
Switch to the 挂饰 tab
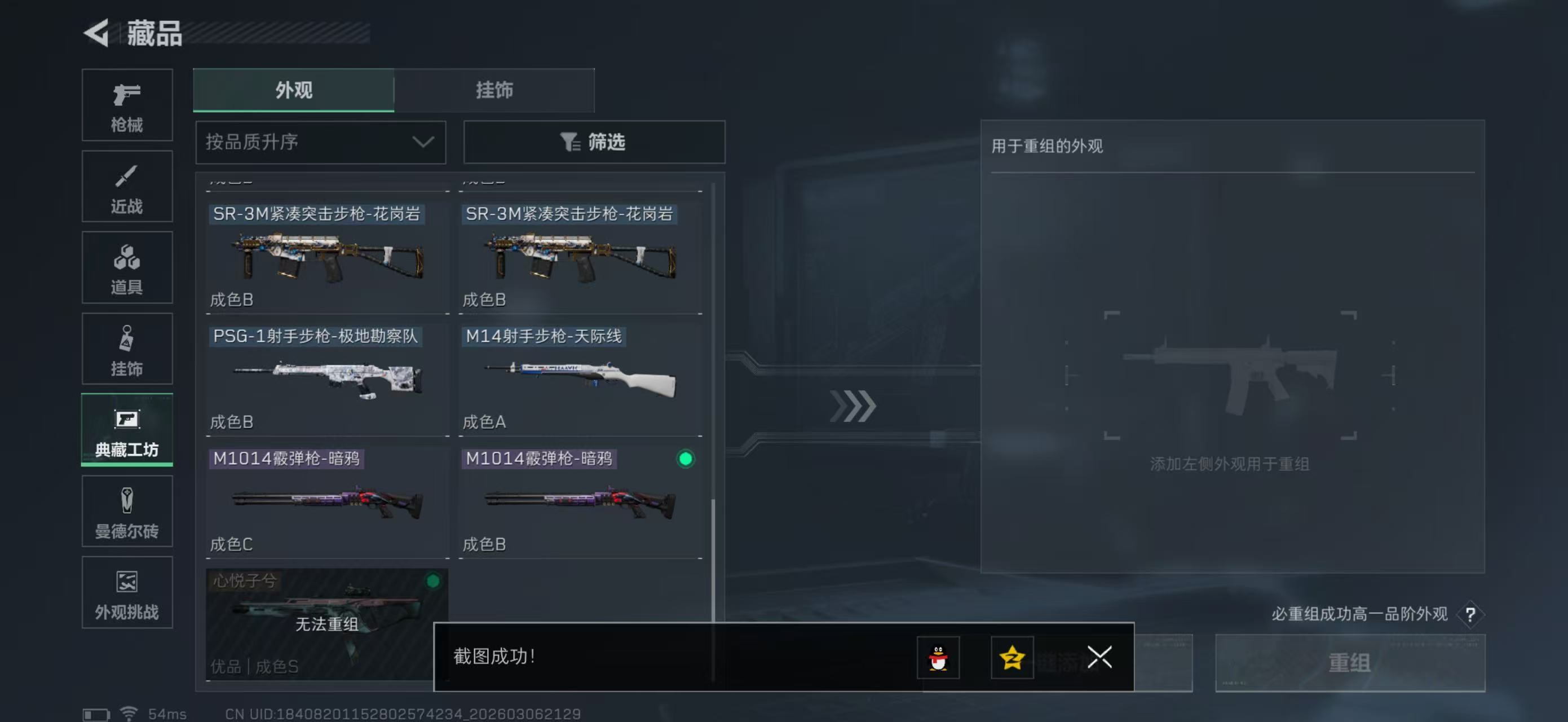pyautogui.click(x=494, y=90)
